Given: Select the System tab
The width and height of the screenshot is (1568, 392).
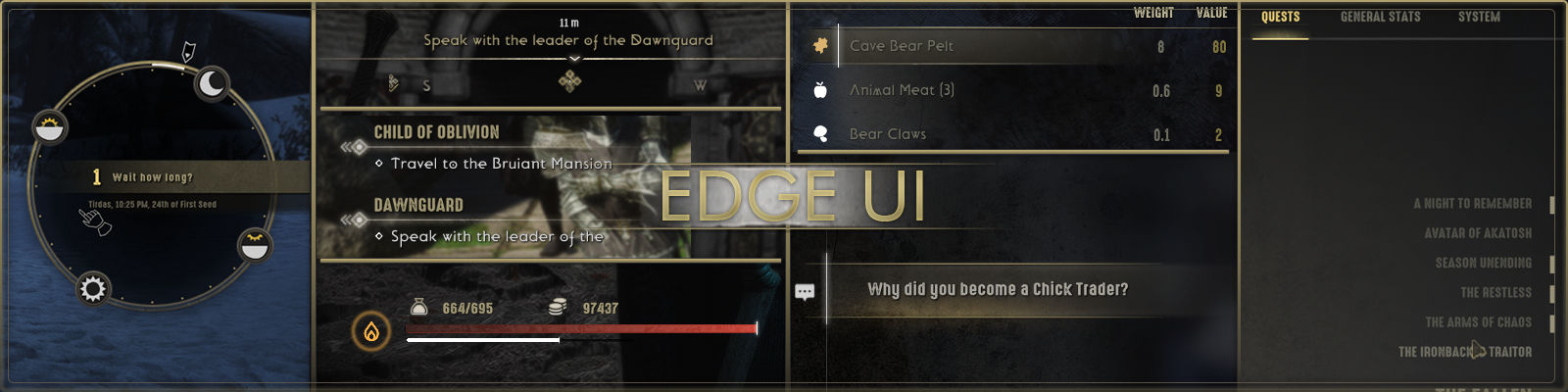Looking at the screenshot, I should pos(1479,17).
